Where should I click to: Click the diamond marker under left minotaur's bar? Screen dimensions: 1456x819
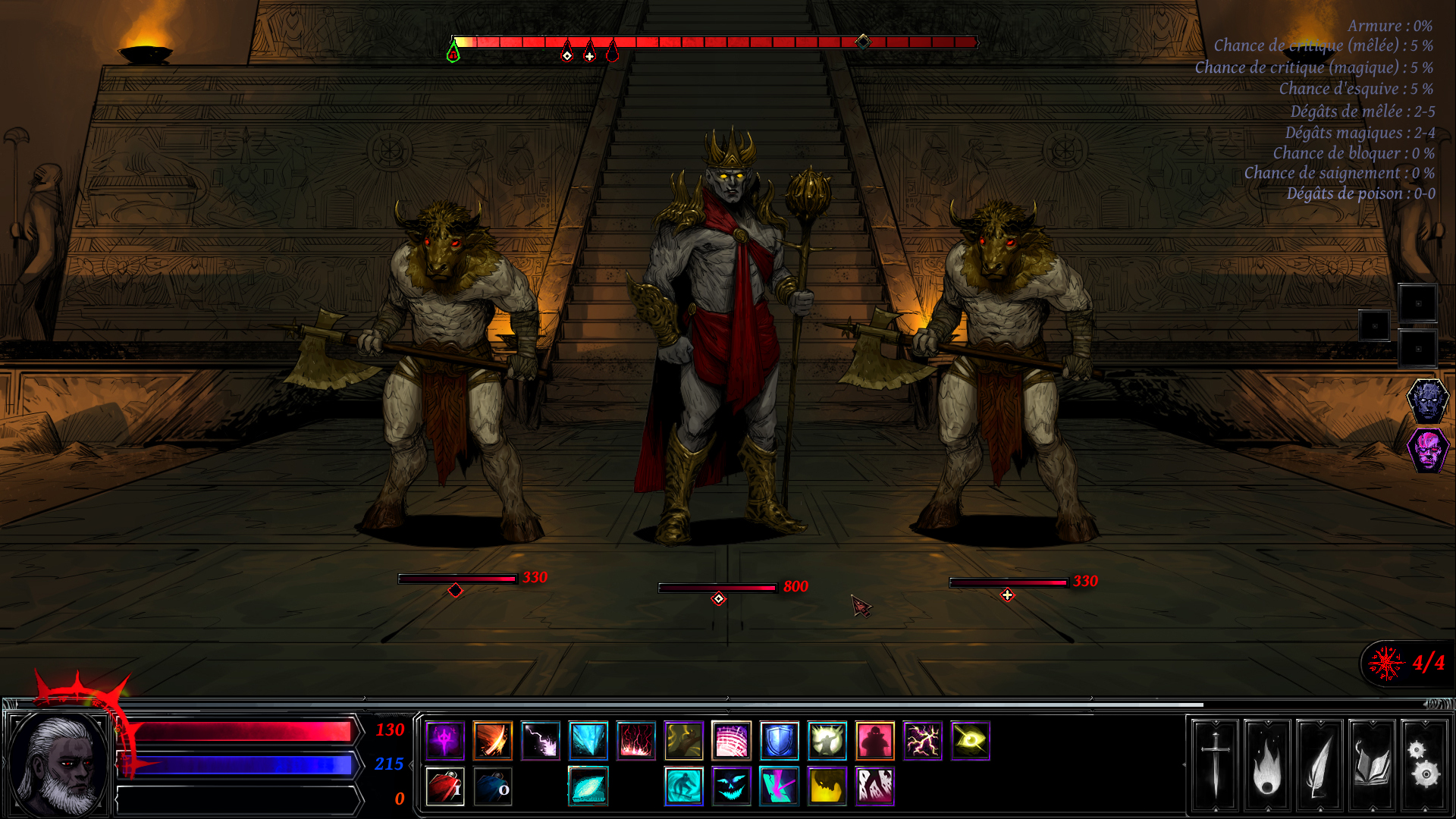tap(455, 588)
